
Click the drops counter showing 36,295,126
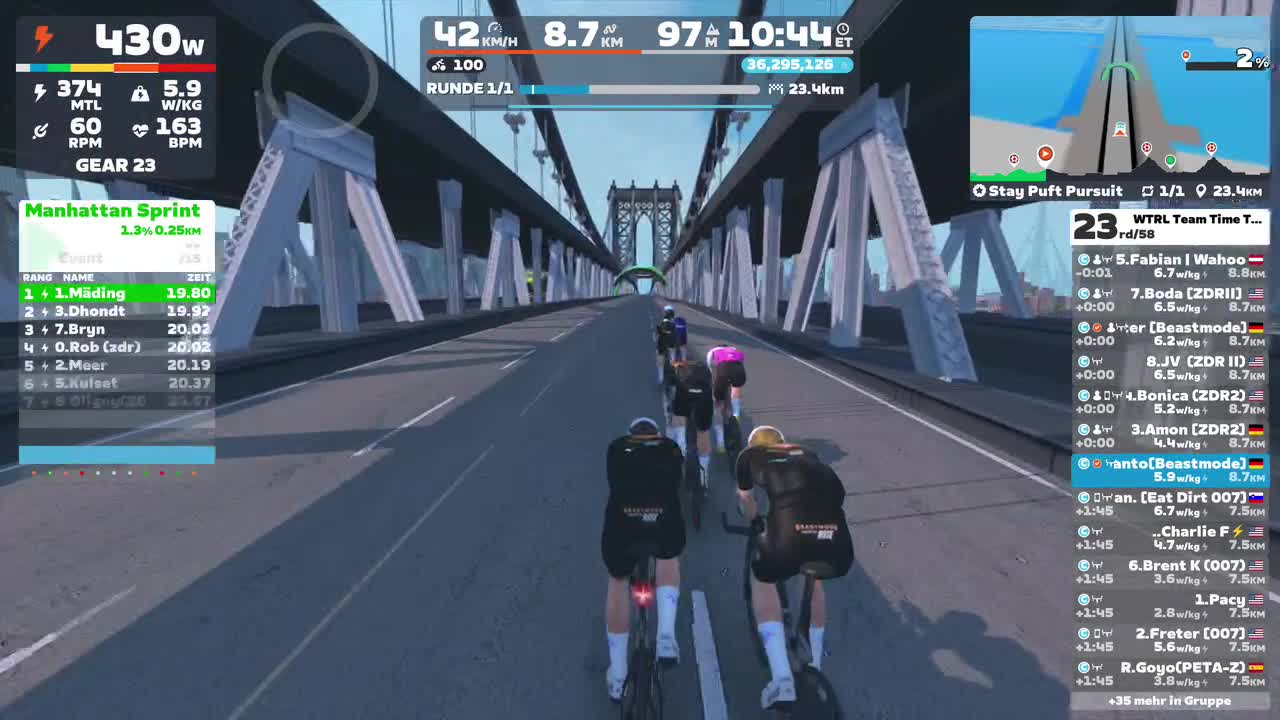click(x=790, y=64)
